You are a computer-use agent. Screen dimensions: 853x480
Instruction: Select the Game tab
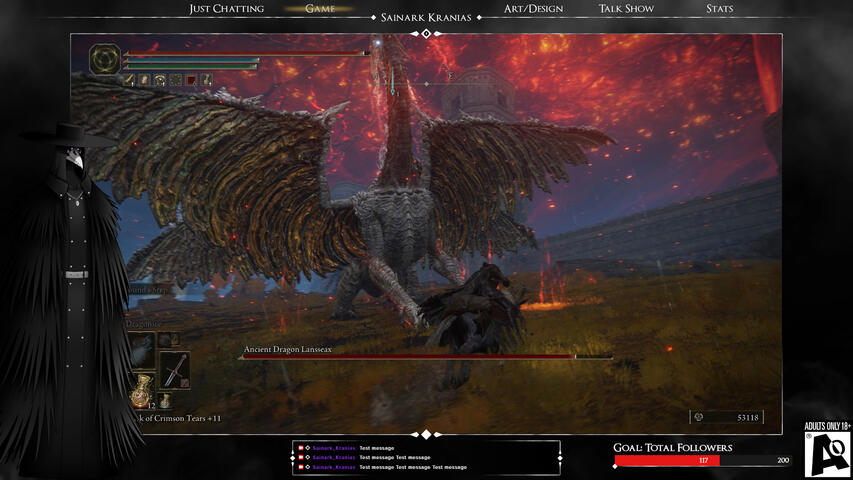click(x=320, y=9)
